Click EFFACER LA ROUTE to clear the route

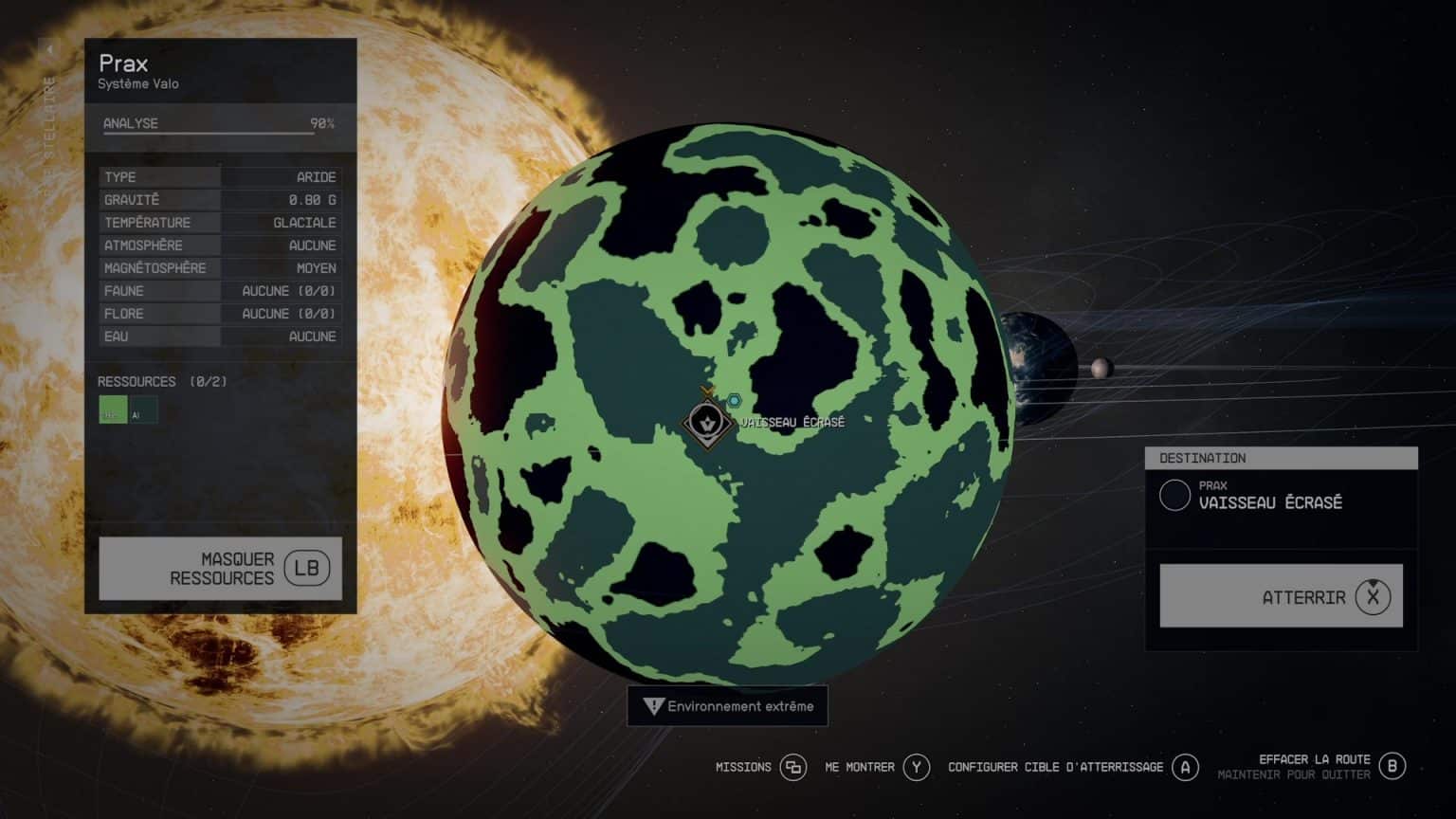click(x=1315, y=759)
